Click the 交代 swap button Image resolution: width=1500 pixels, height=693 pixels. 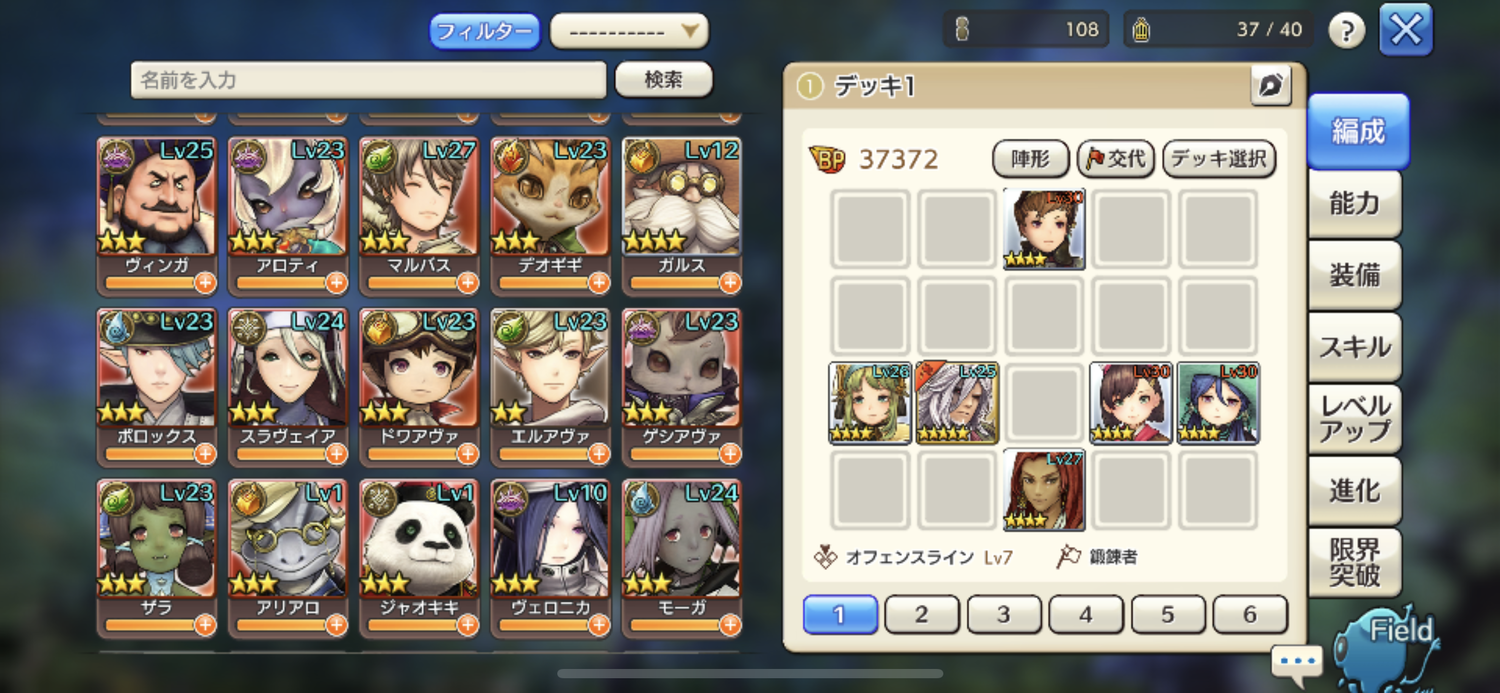[1116, 158]
